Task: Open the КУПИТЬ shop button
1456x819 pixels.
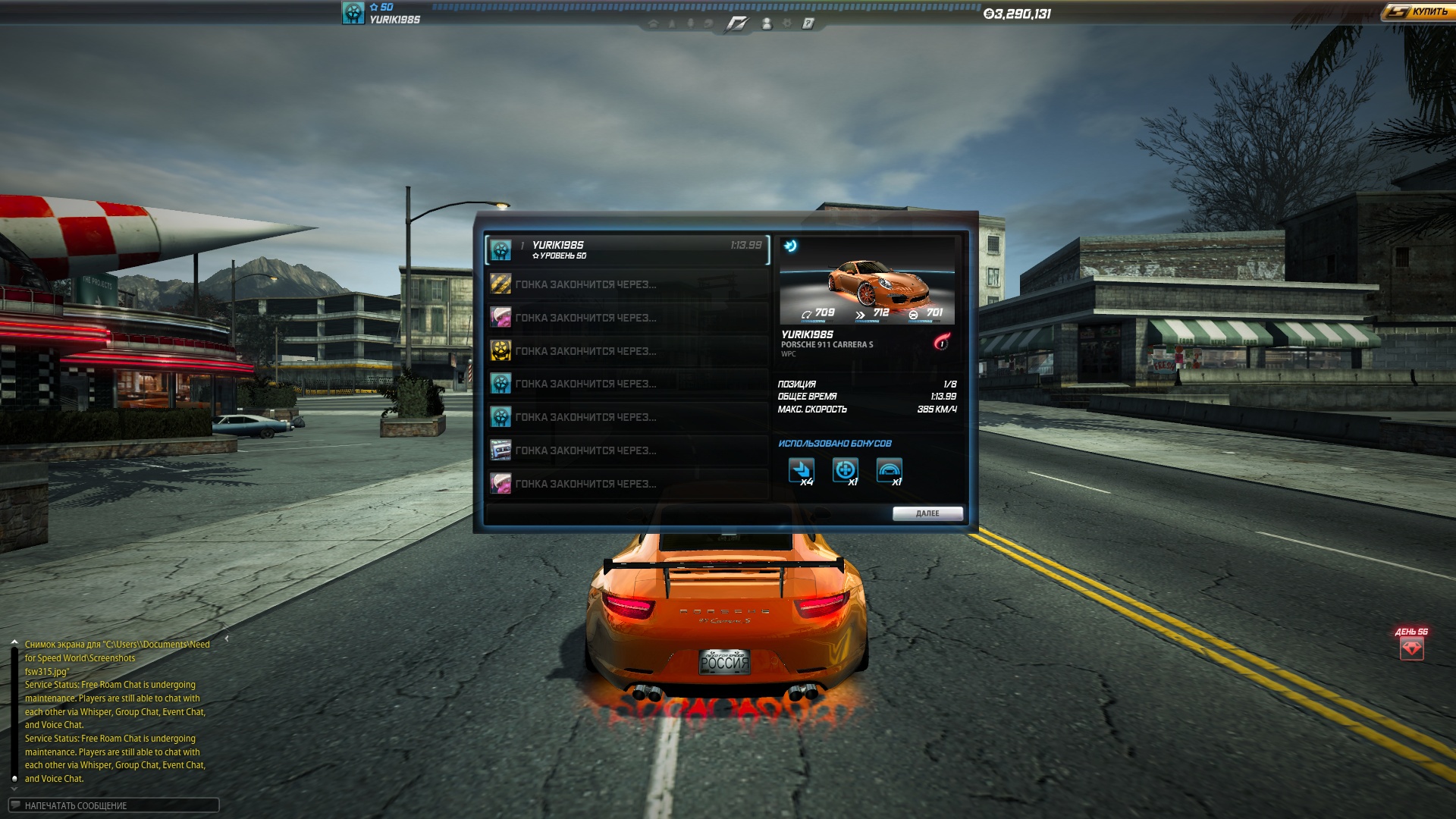Action: [1417, 12]
